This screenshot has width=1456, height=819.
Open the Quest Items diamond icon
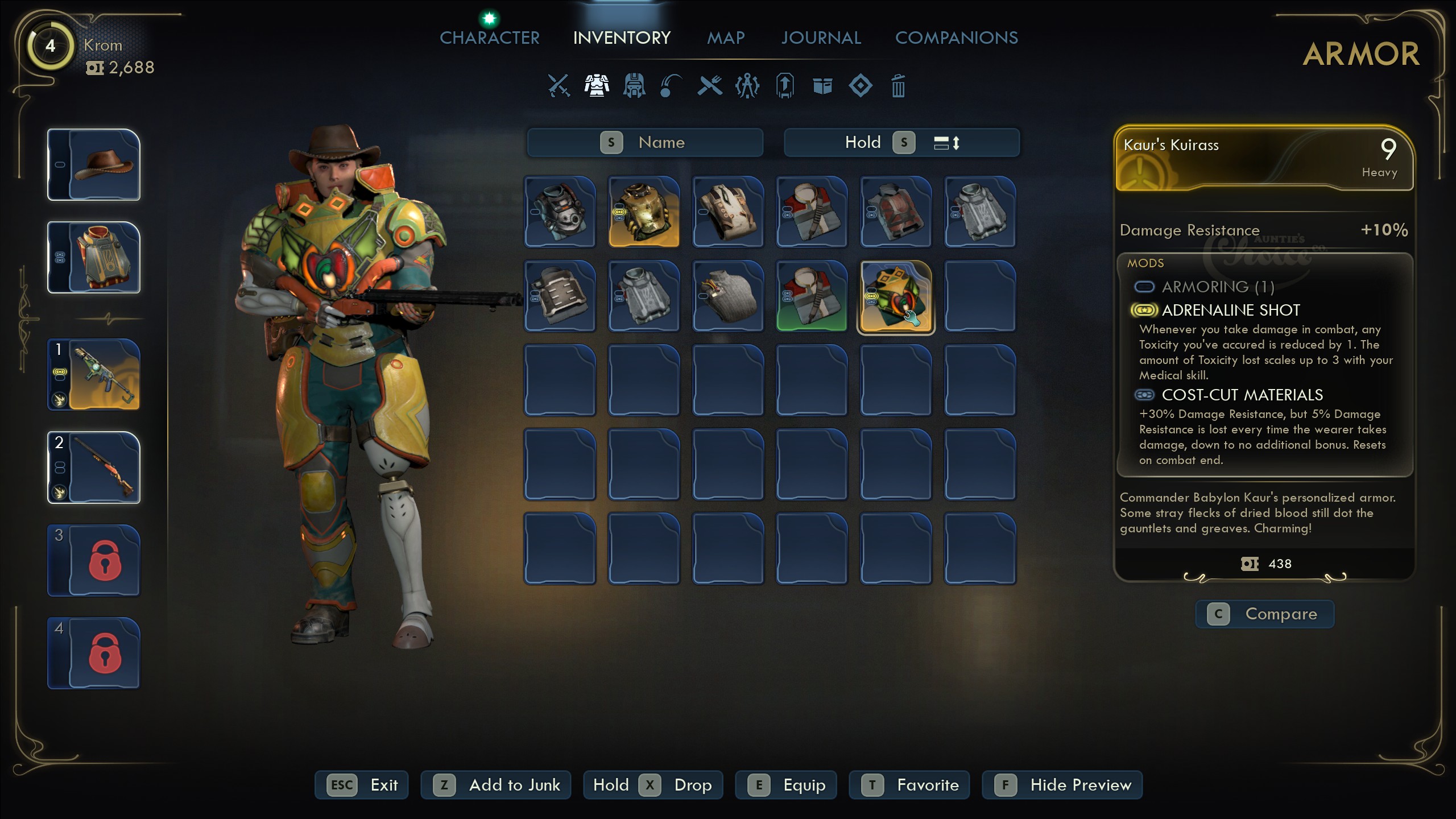coord(861,85)
